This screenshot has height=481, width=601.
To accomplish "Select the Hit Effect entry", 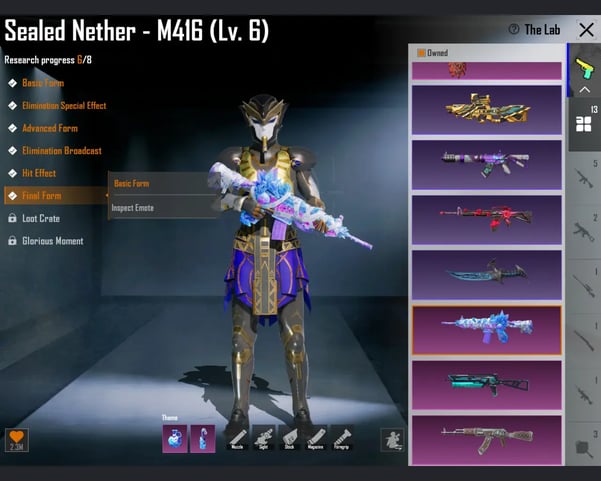I will click(x=38, y=173).
